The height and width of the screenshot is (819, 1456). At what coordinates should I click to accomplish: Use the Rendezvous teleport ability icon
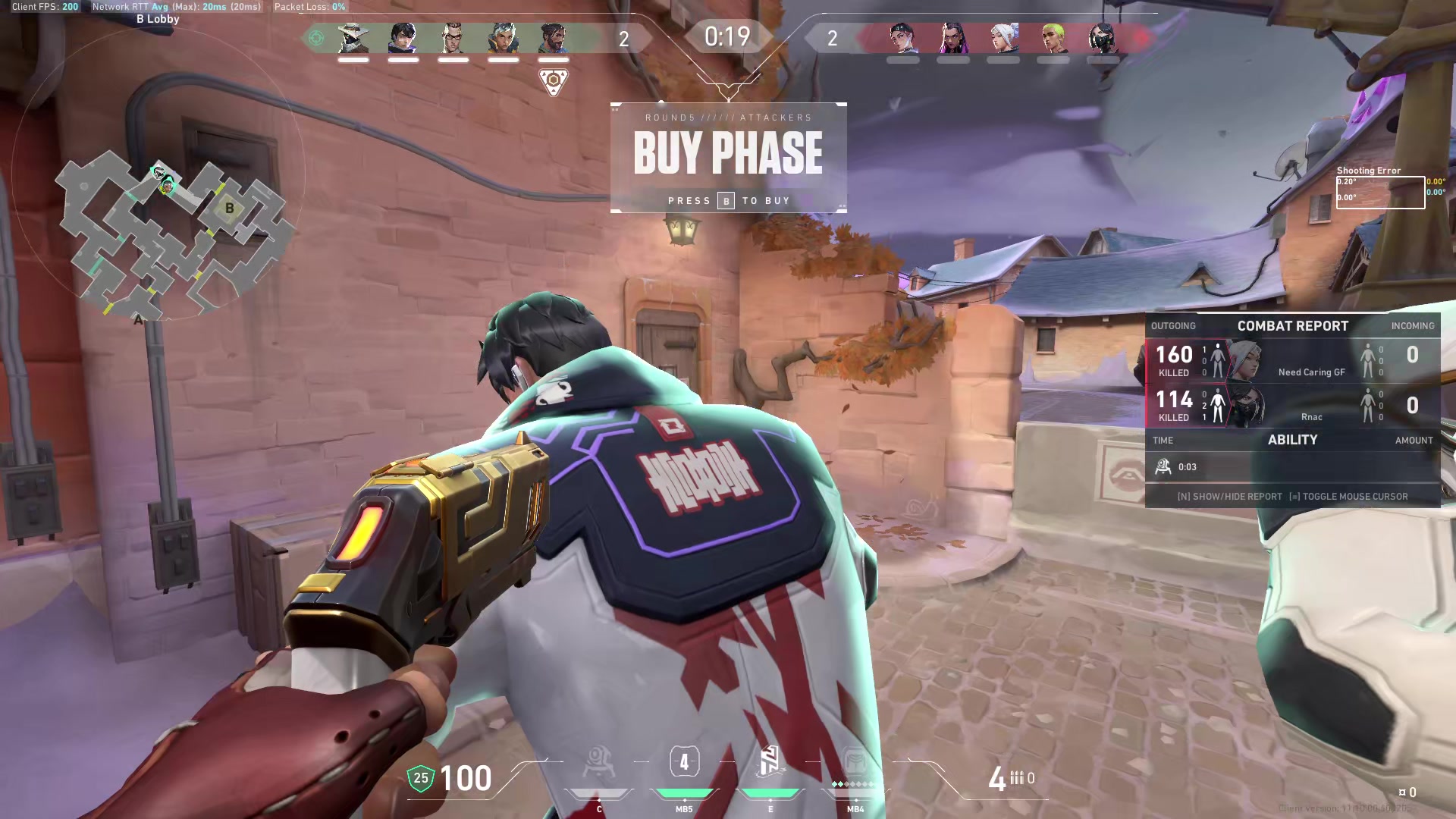tap(770, 762)
